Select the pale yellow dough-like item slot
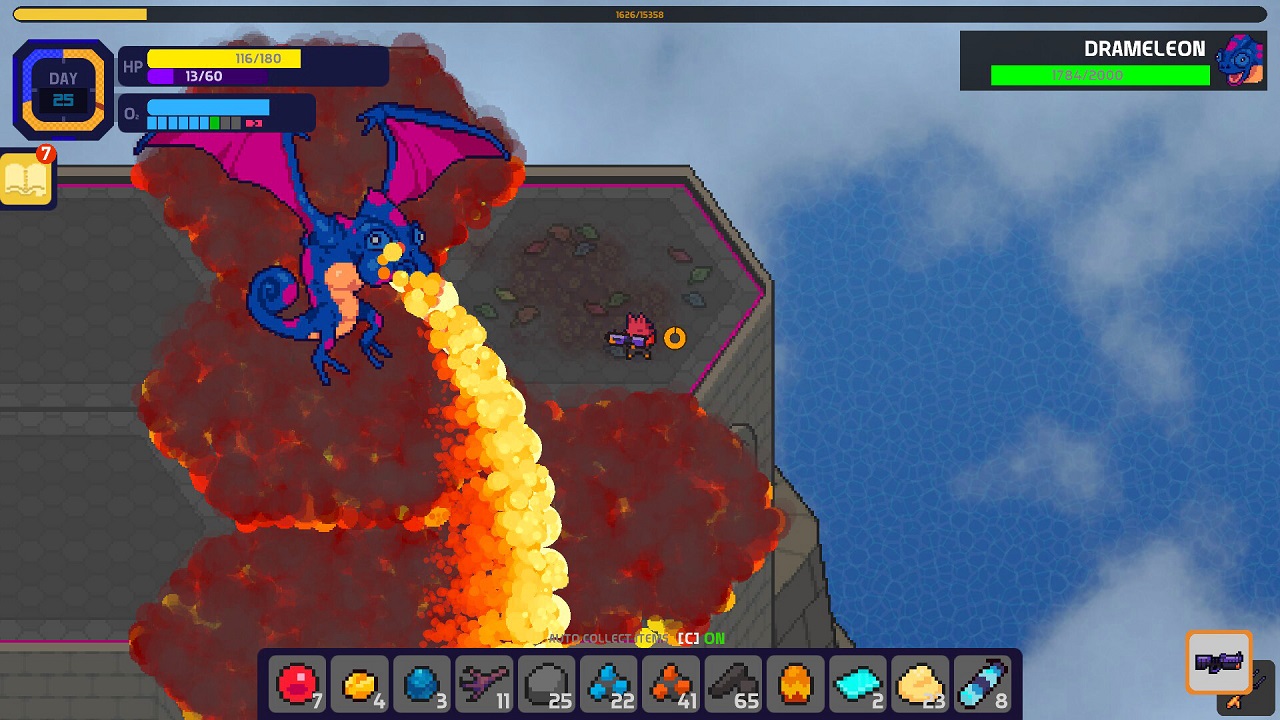This screenshot has width=1280, height=720. point(920,685)
